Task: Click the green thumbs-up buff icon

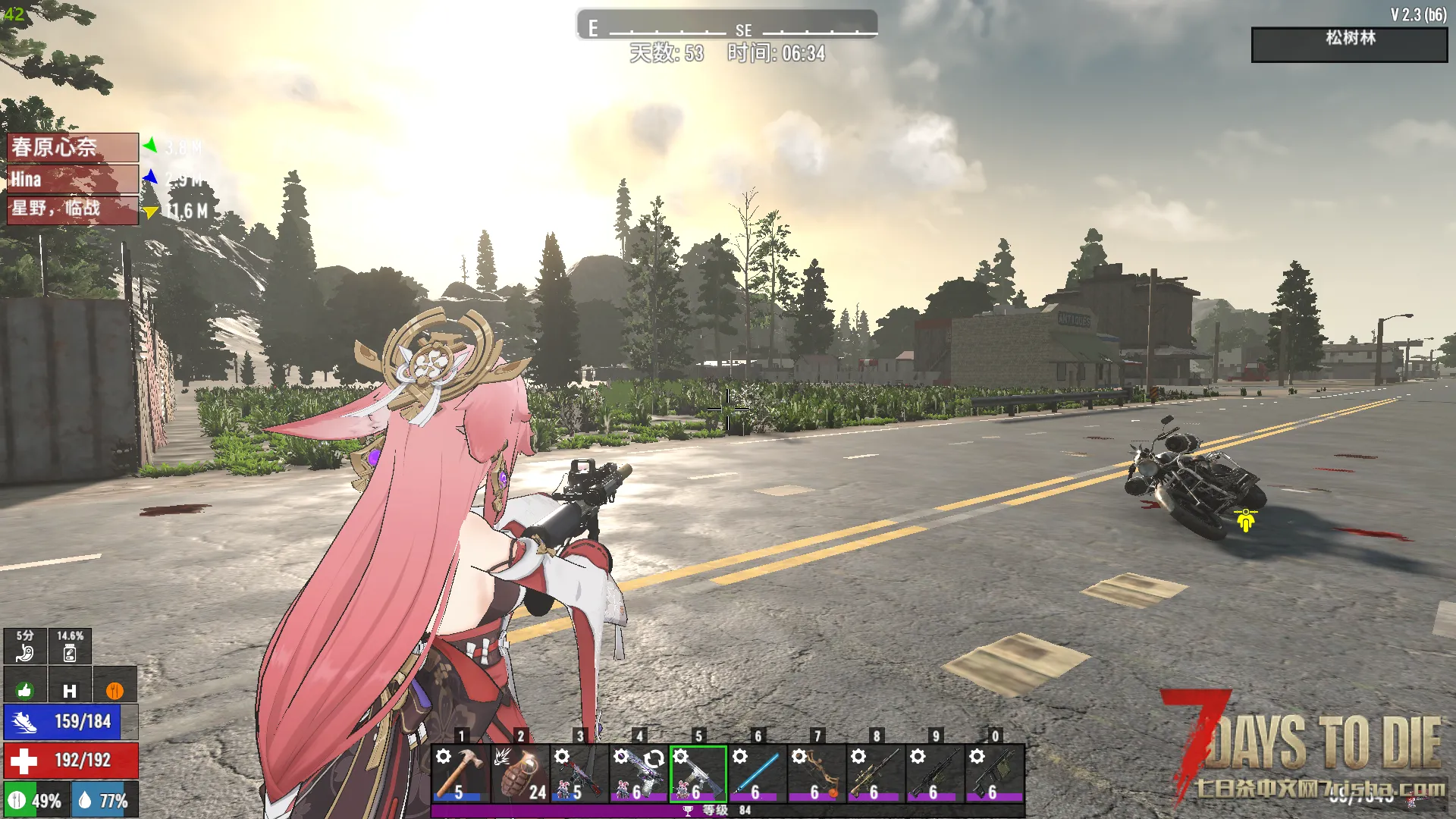Action: point(25,690)
